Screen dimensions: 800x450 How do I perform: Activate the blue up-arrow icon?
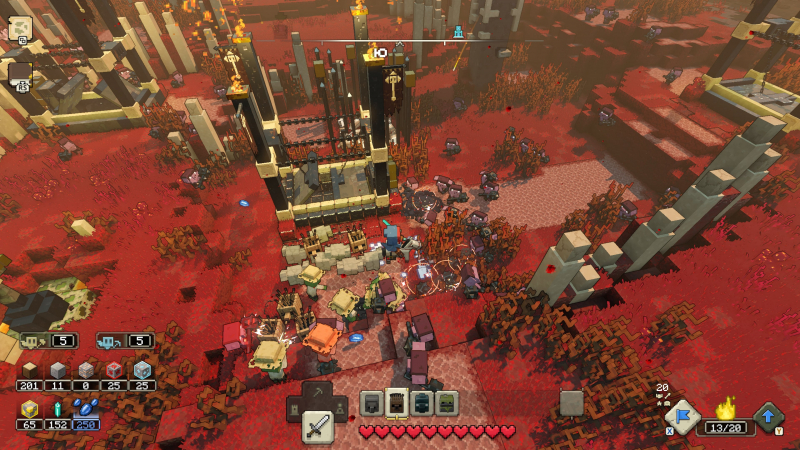768,416
